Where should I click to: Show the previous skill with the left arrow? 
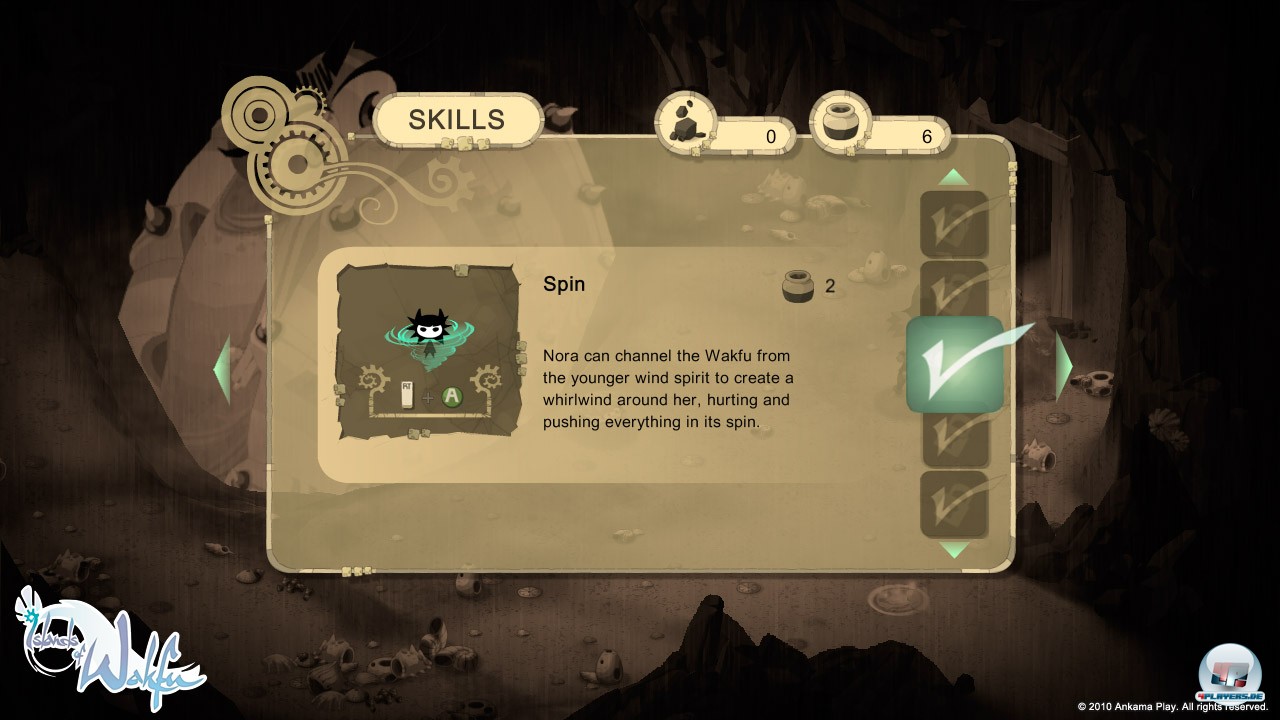pos(222,368)
